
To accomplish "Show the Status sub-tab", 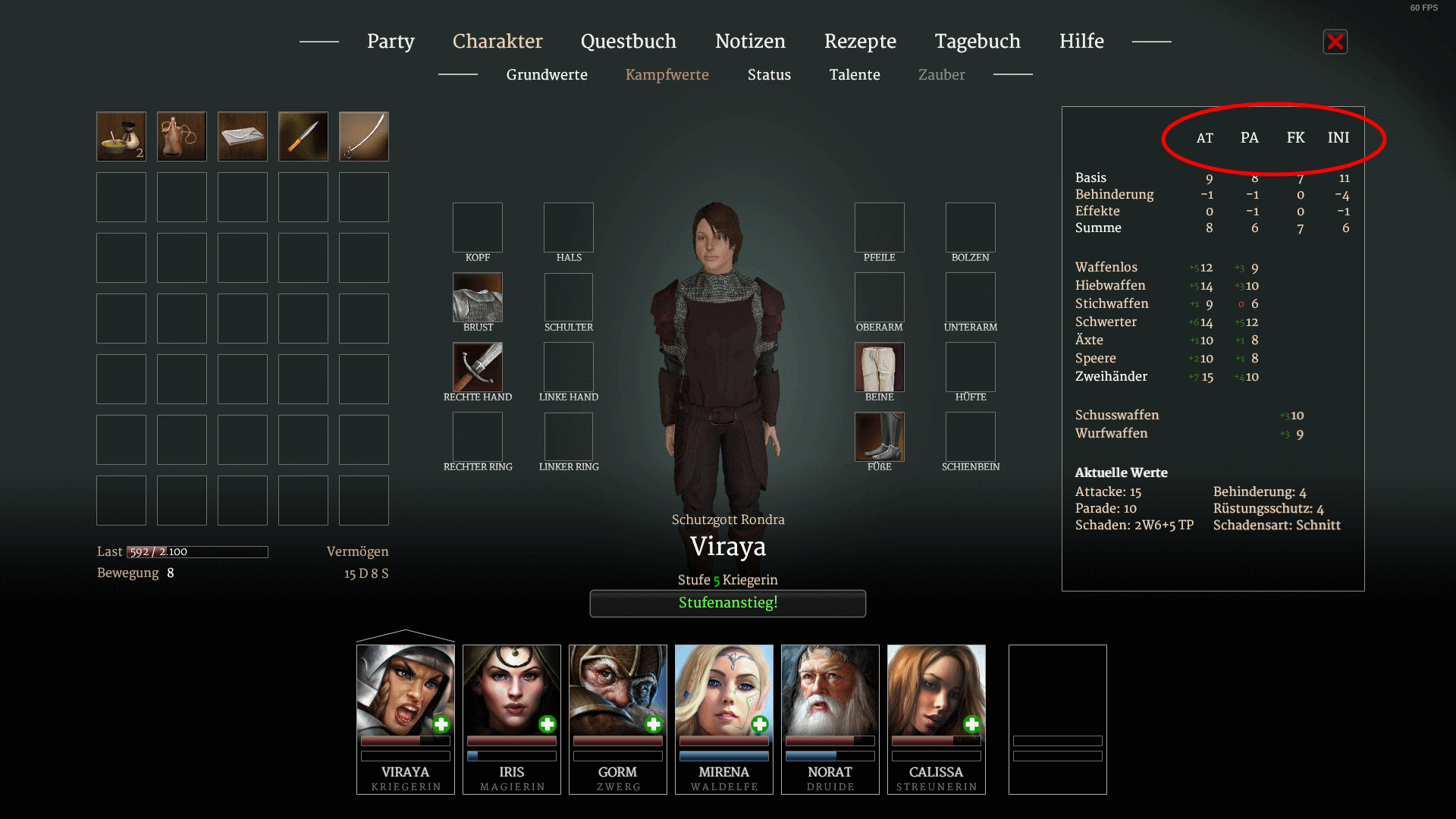I will (769, 74).
